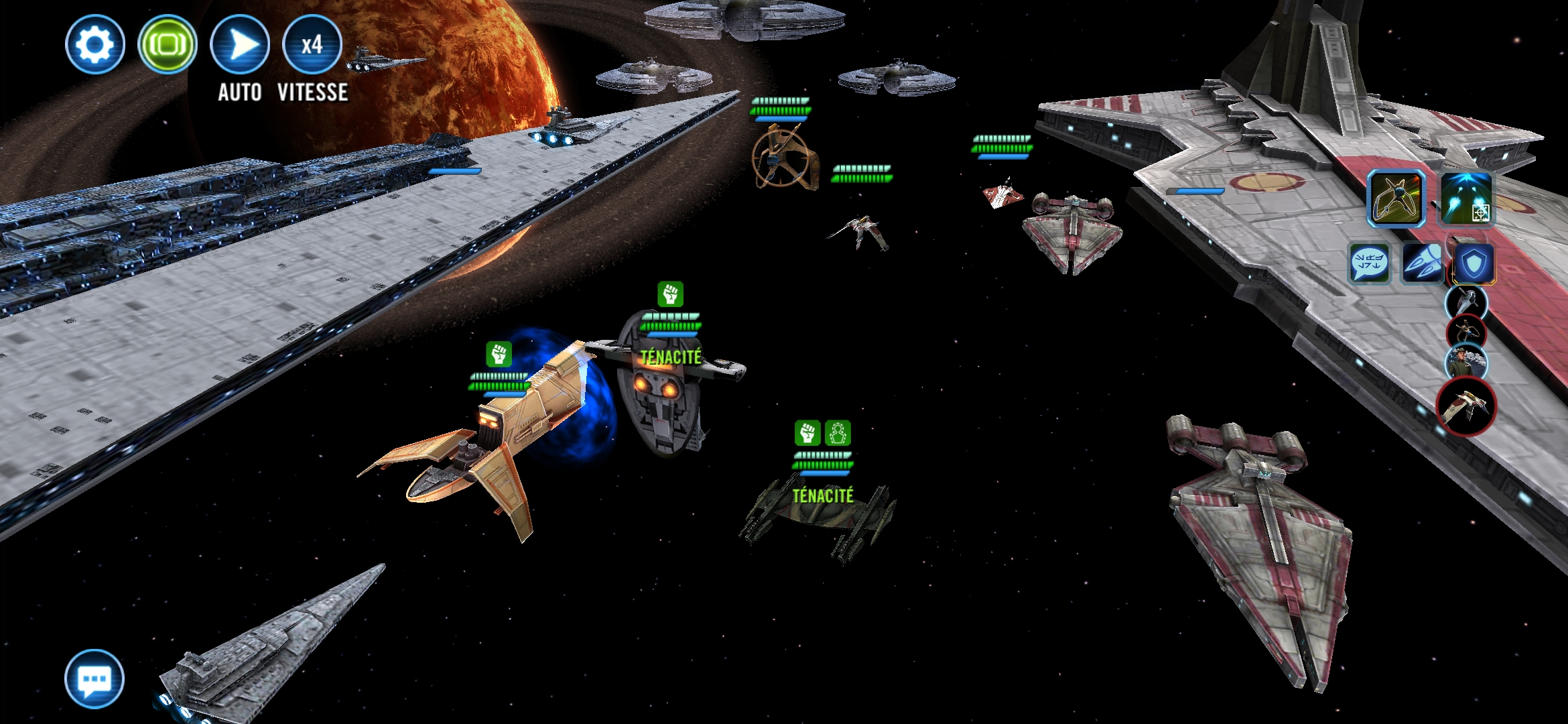The height and width of the screenshot is (724, 1568).
Task: Select the Vulture droid turn order portrait
Action: (x=1466, y=333)
